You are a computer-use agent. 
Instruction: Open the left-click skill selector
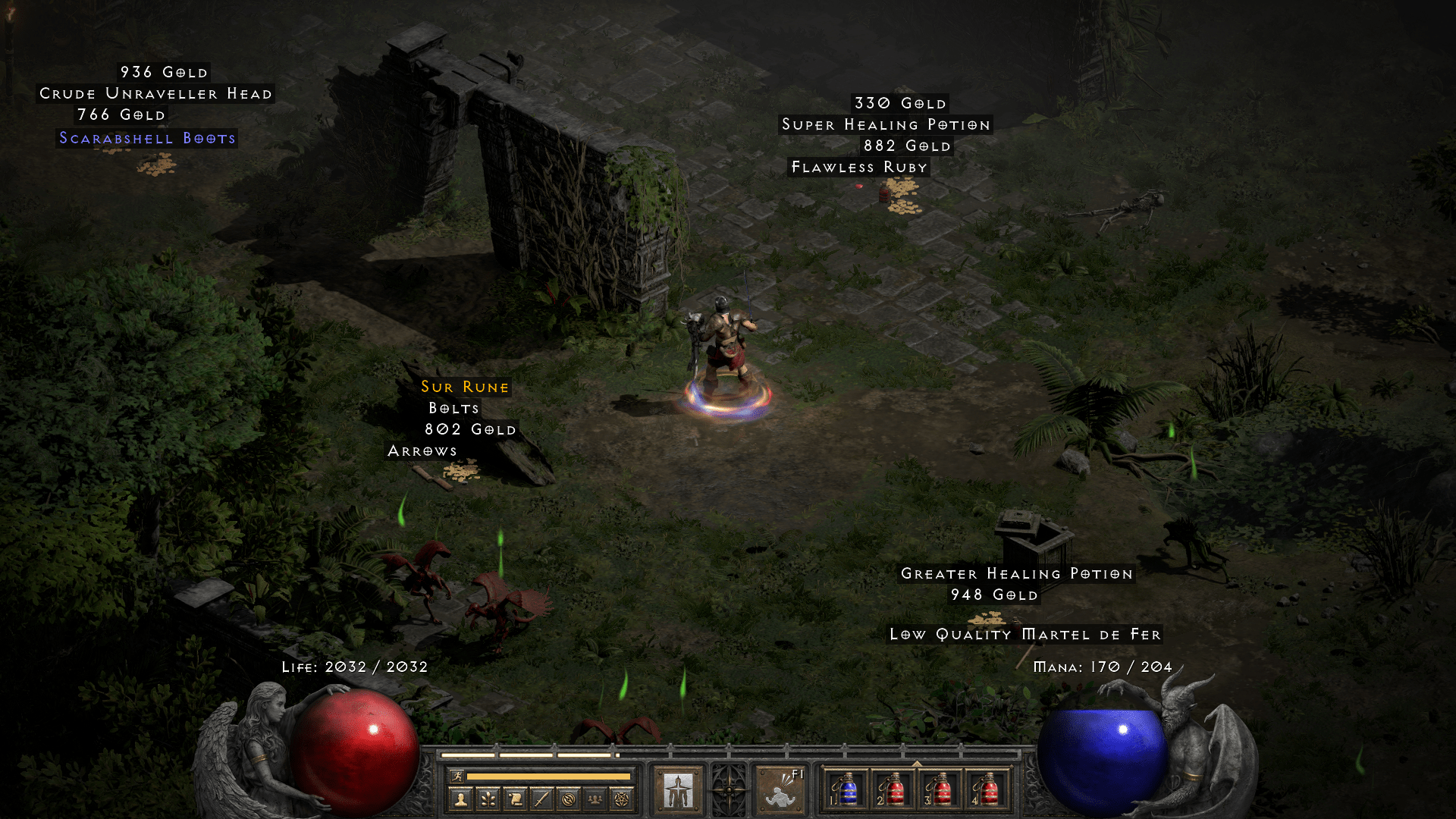679,789
